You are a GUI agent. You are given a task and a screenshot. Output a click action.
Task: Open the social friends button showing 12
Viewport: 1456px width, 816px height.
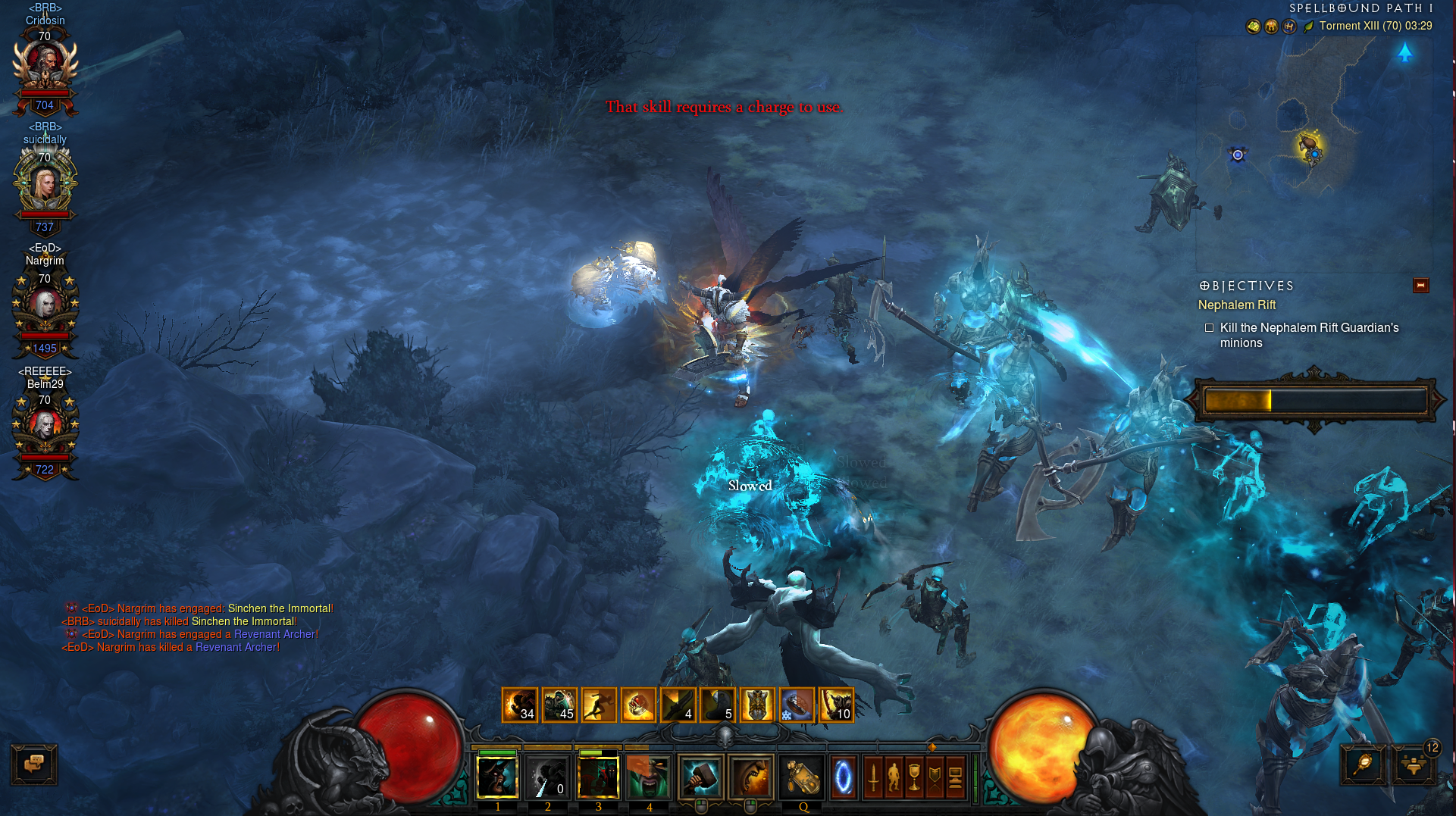coord(1414,764)
